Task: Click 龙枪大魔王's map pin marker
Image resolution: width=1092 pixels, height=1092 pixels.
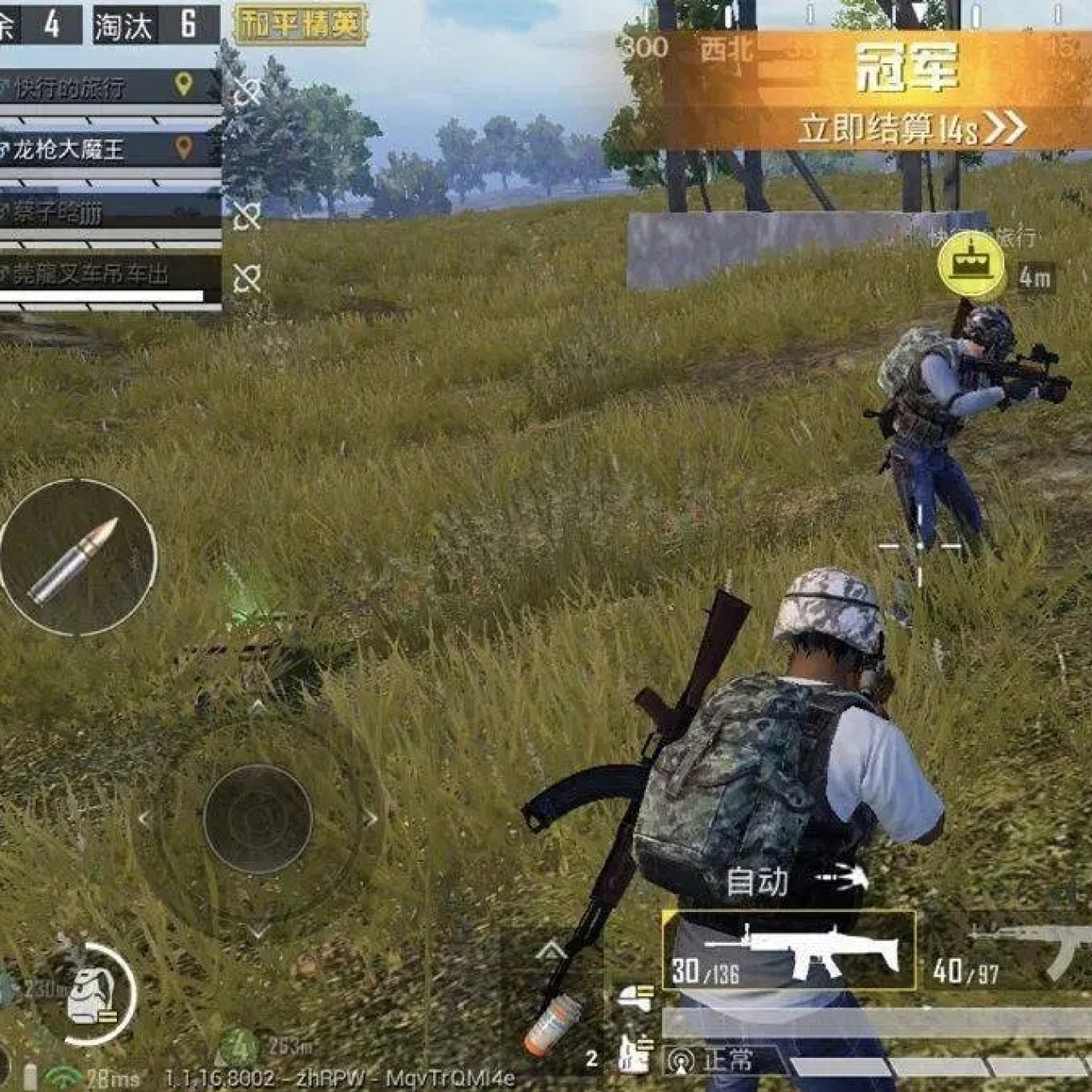Action: 183,147
